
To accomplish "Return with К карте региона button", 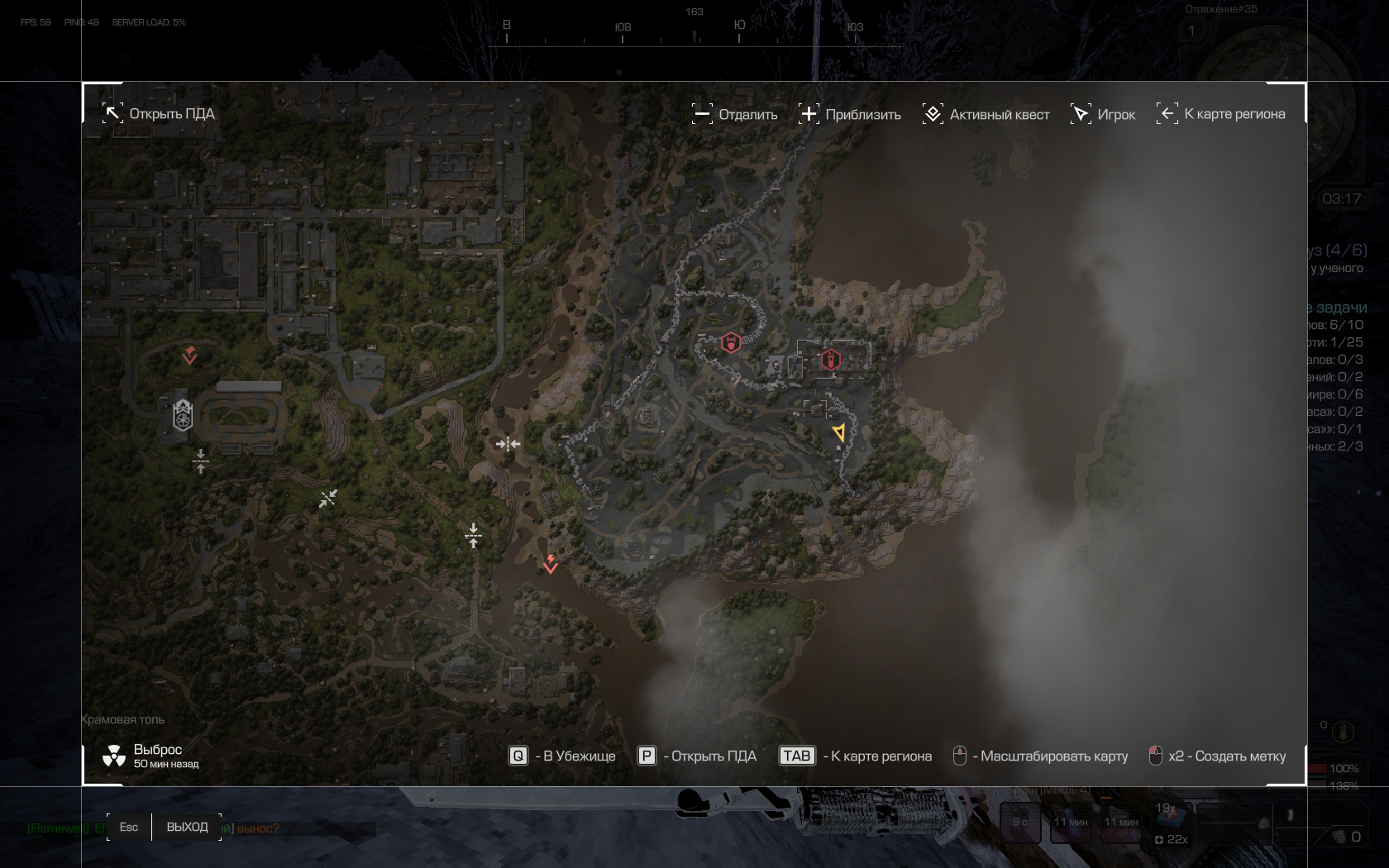I will (x=1221, y=114).
